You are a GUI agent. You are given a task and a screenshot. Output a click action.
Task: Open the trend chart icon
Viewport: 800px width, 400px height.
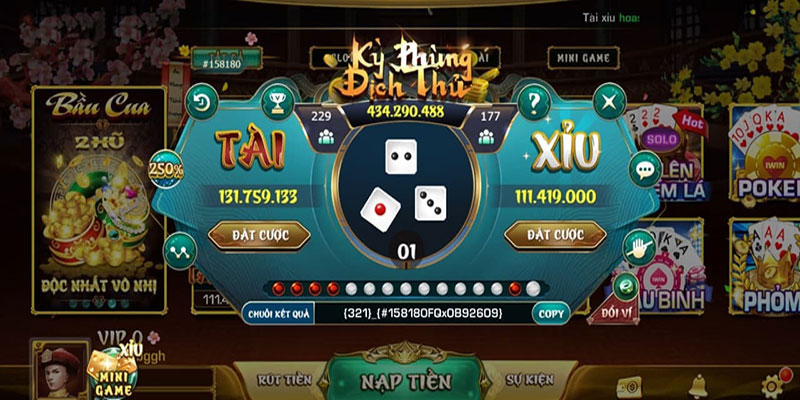(184, 245)
